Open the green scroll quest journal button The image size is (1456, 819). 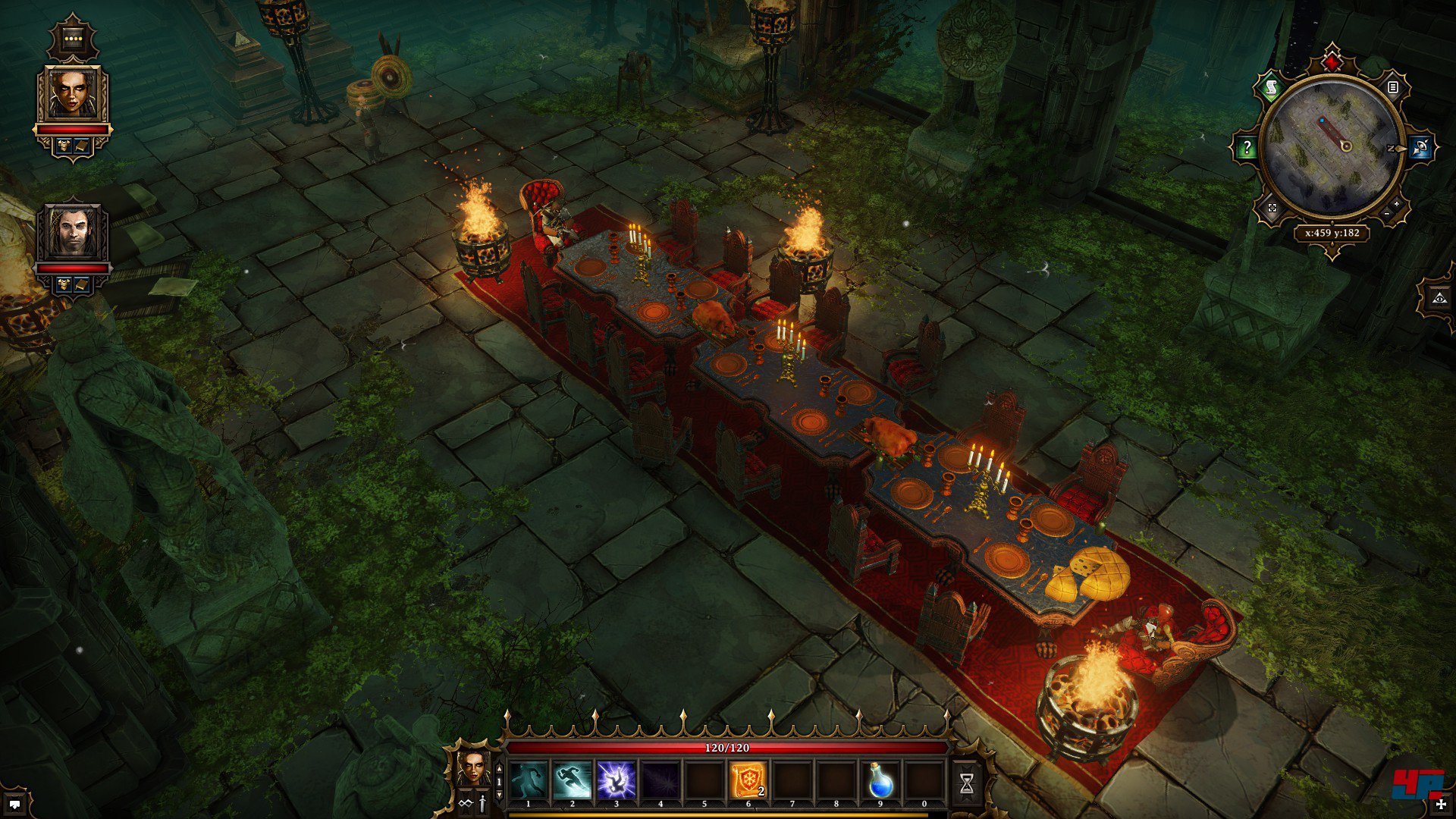coord(1271,87)
